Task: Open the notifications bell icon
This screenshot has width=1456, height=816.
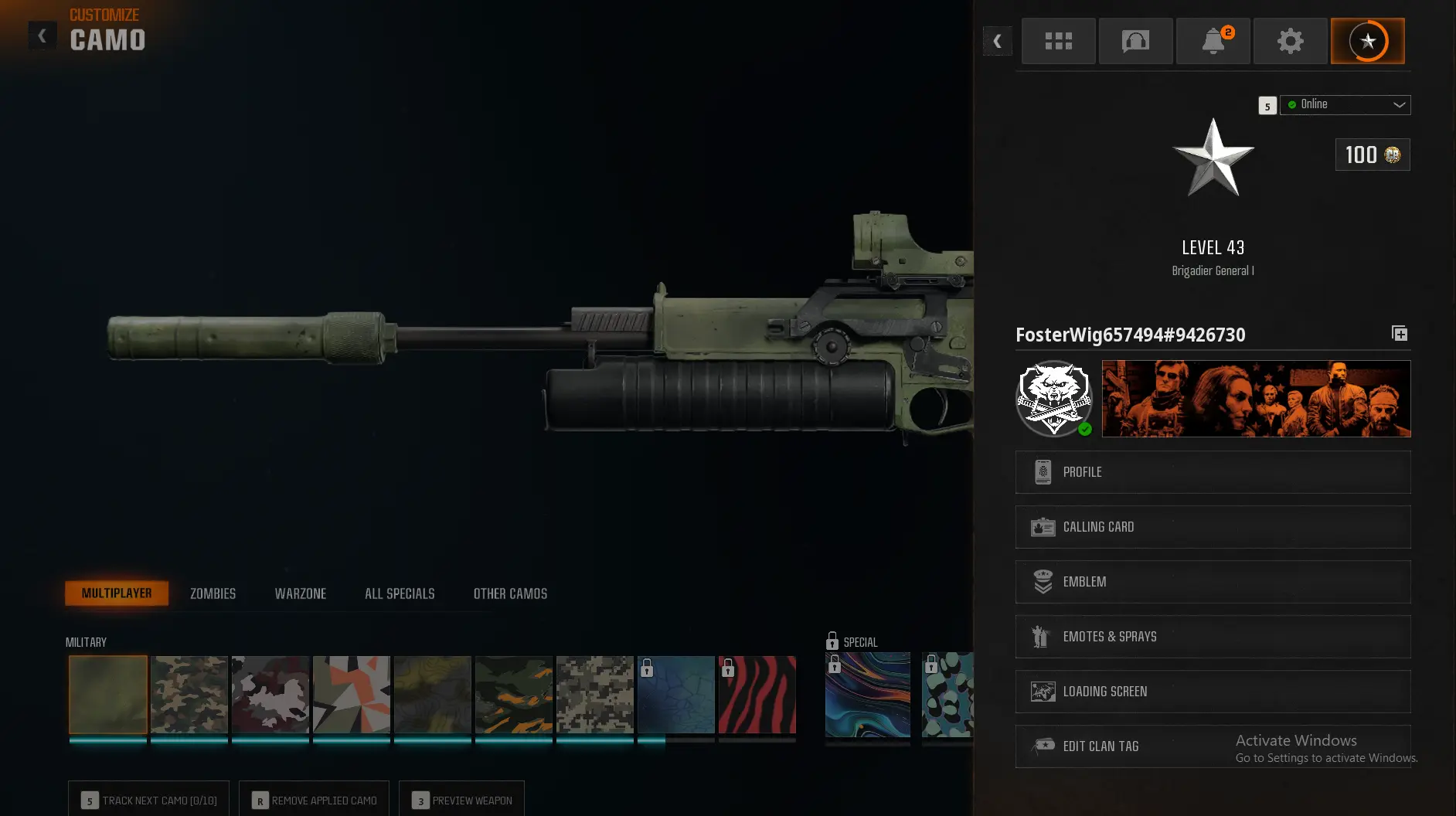Action: pos(1213,41)
